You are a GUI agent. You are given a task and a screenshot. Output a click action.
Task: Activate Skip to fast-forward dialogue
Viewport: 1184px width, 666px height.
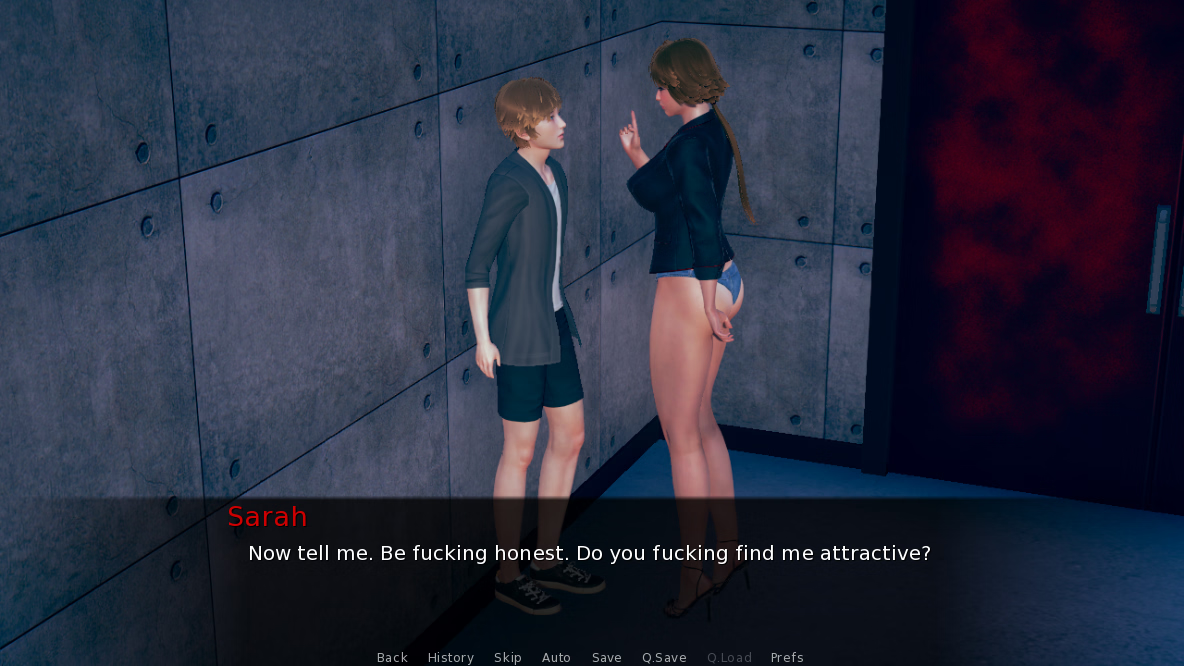point(508,657)
